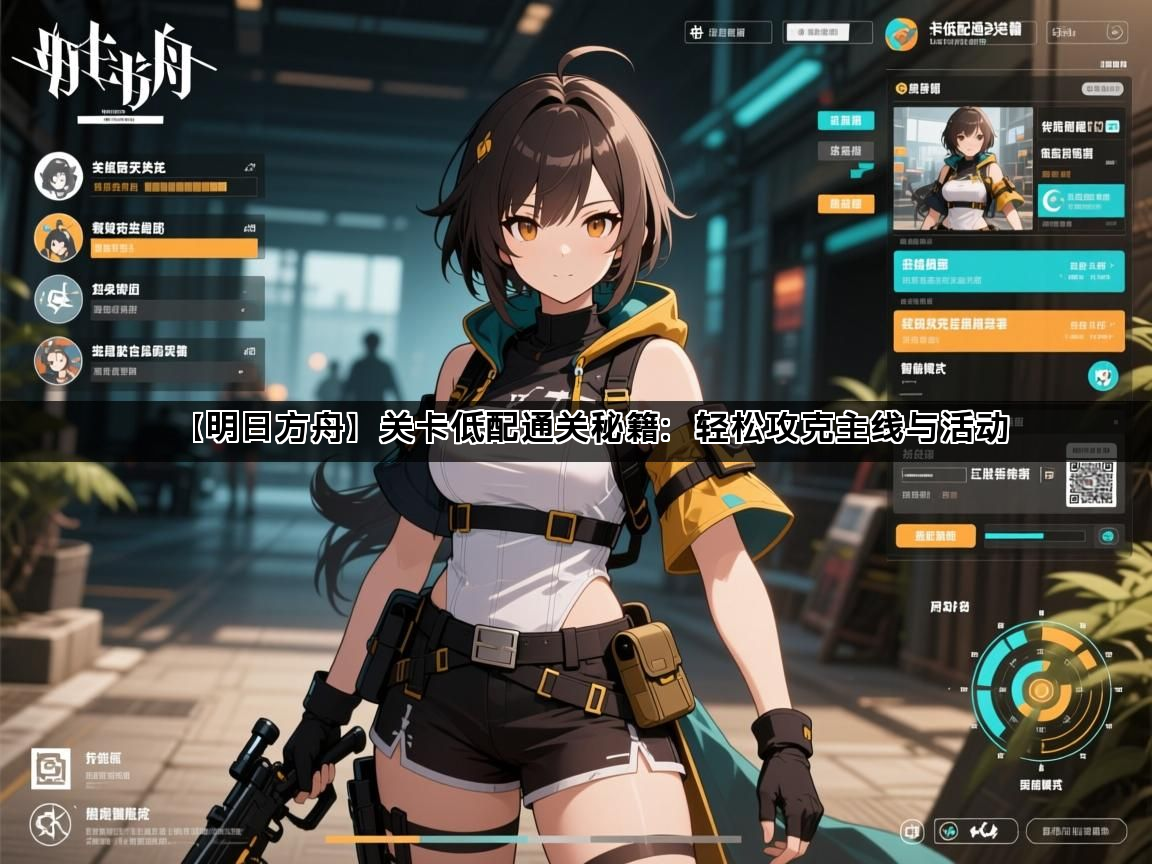Click the teal button left of character panel

[x=845, y=121]
